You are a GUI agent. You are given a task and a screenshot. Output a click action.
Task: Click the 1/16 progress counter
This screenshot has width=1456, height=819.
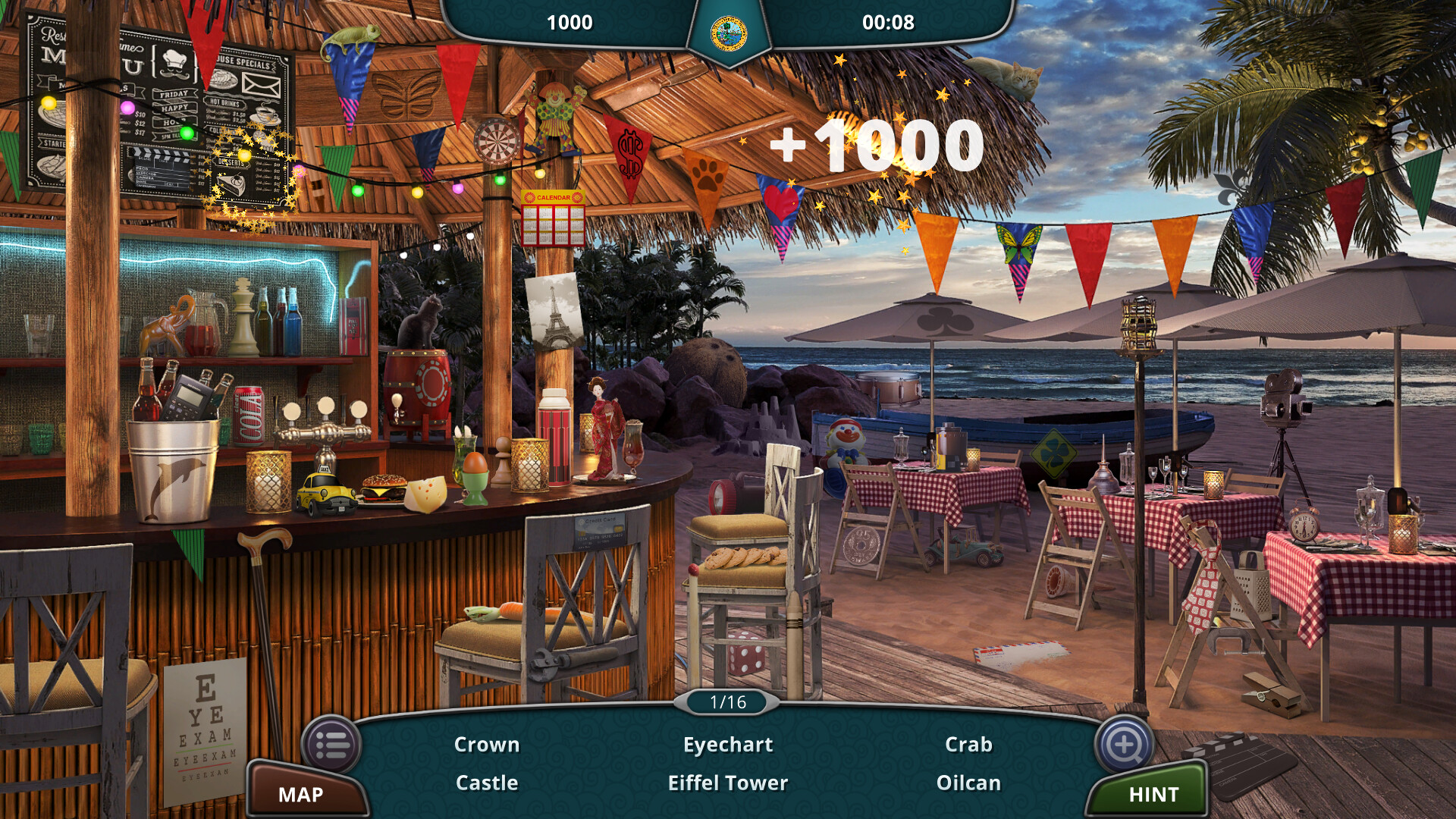point(726,702)
